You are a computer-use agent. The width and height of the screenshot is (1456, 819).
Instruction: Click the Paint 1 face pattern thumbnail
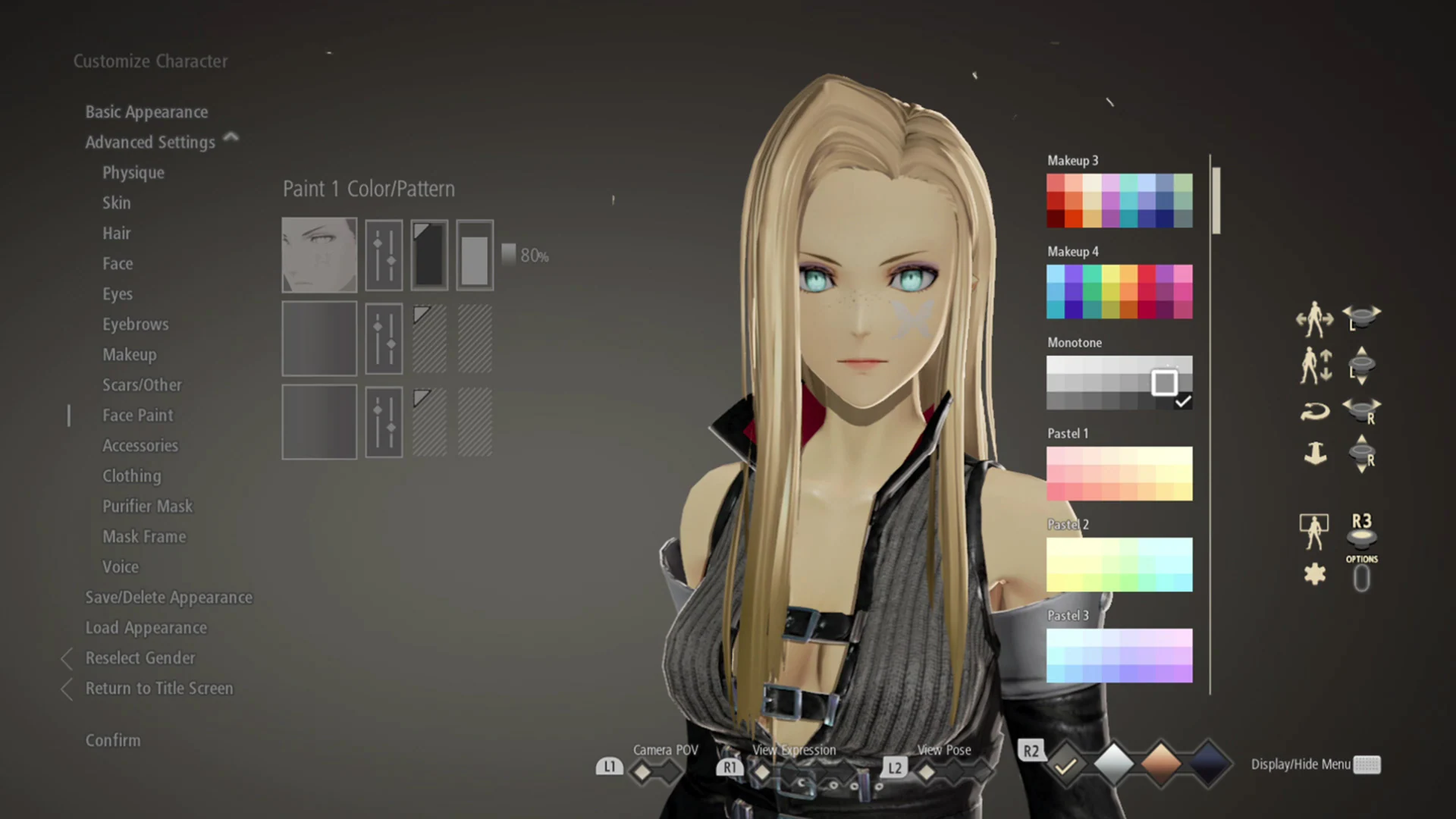pyautogui.click(x=319, y=254)
